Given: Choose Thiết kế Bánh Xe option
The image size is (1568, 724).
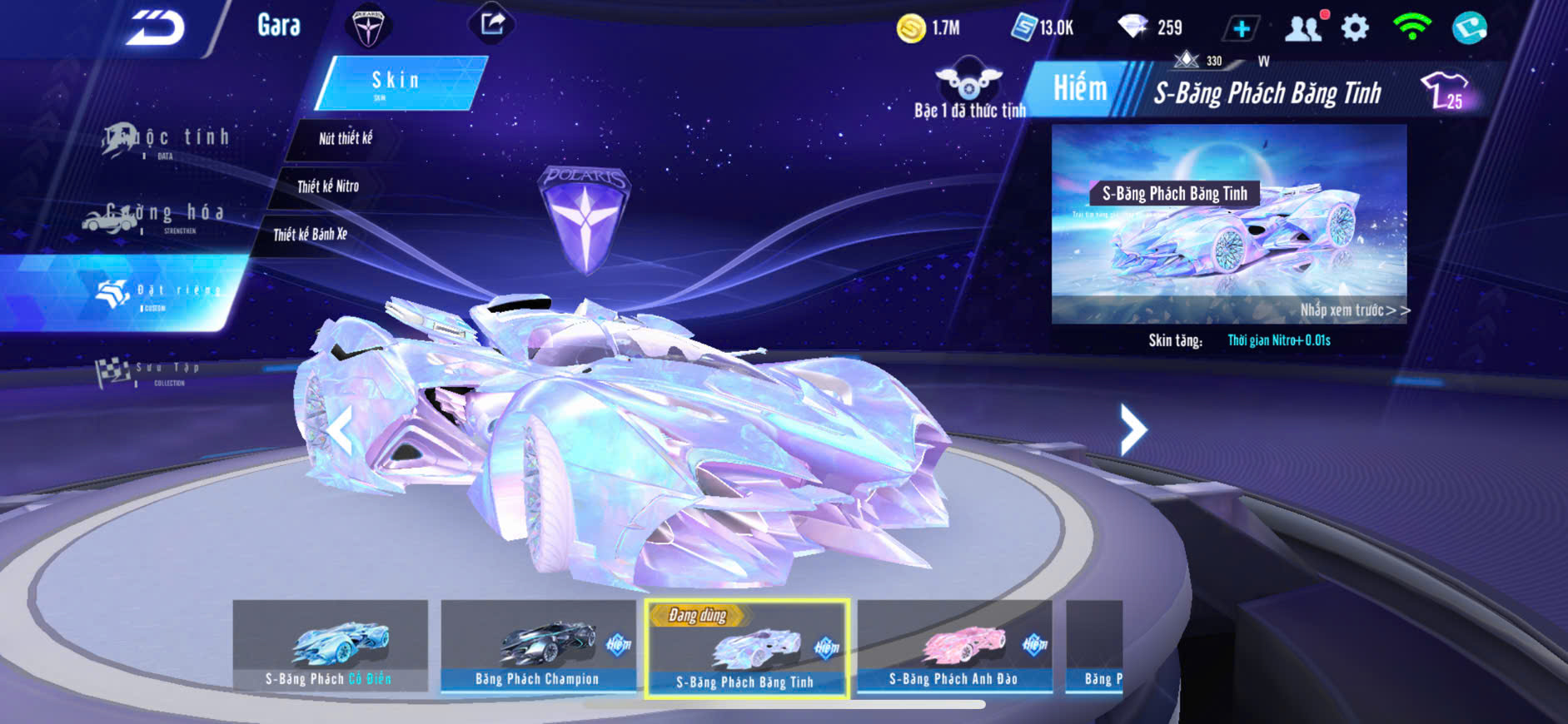Looking at the screenshot, I should pos(310,235).
